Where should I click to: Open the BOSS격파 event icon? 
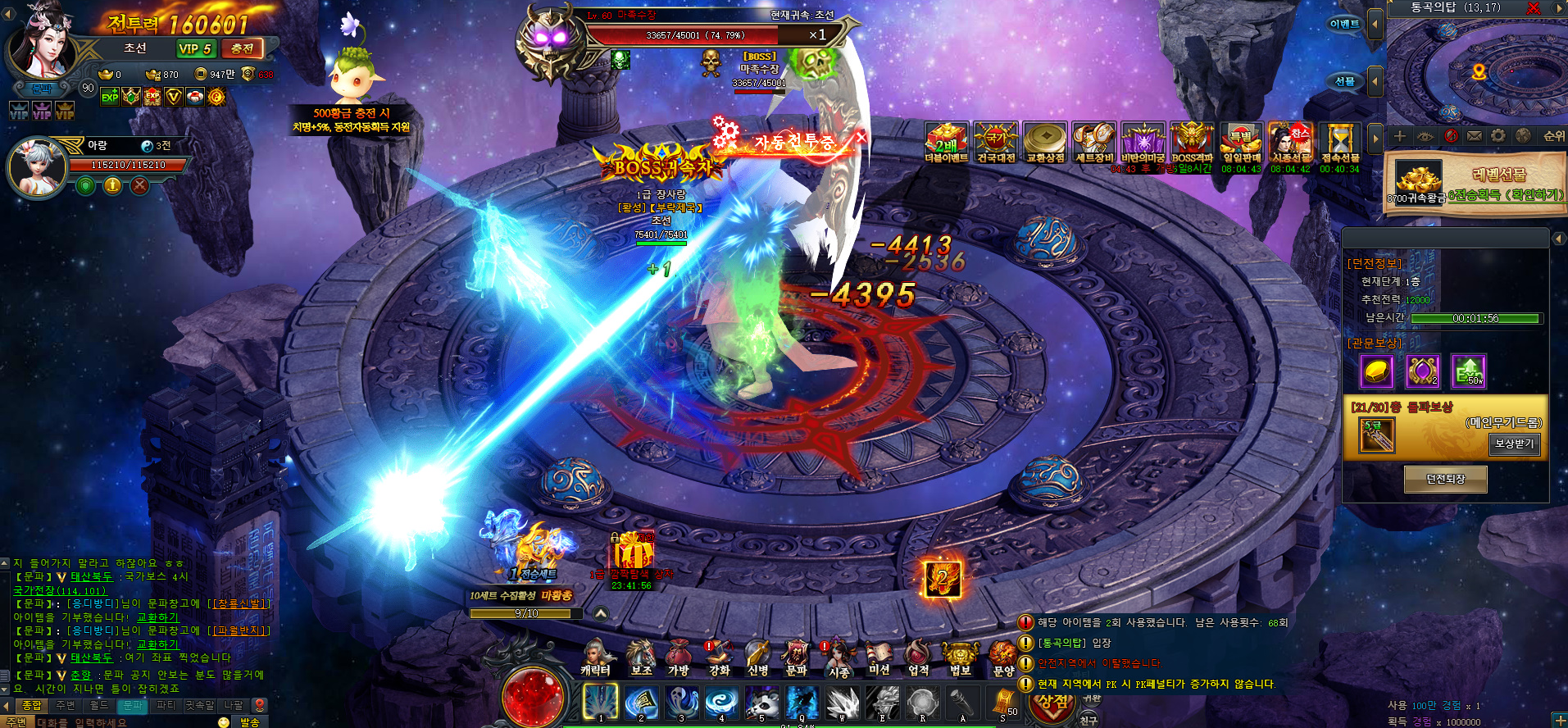click(1192, 142)
